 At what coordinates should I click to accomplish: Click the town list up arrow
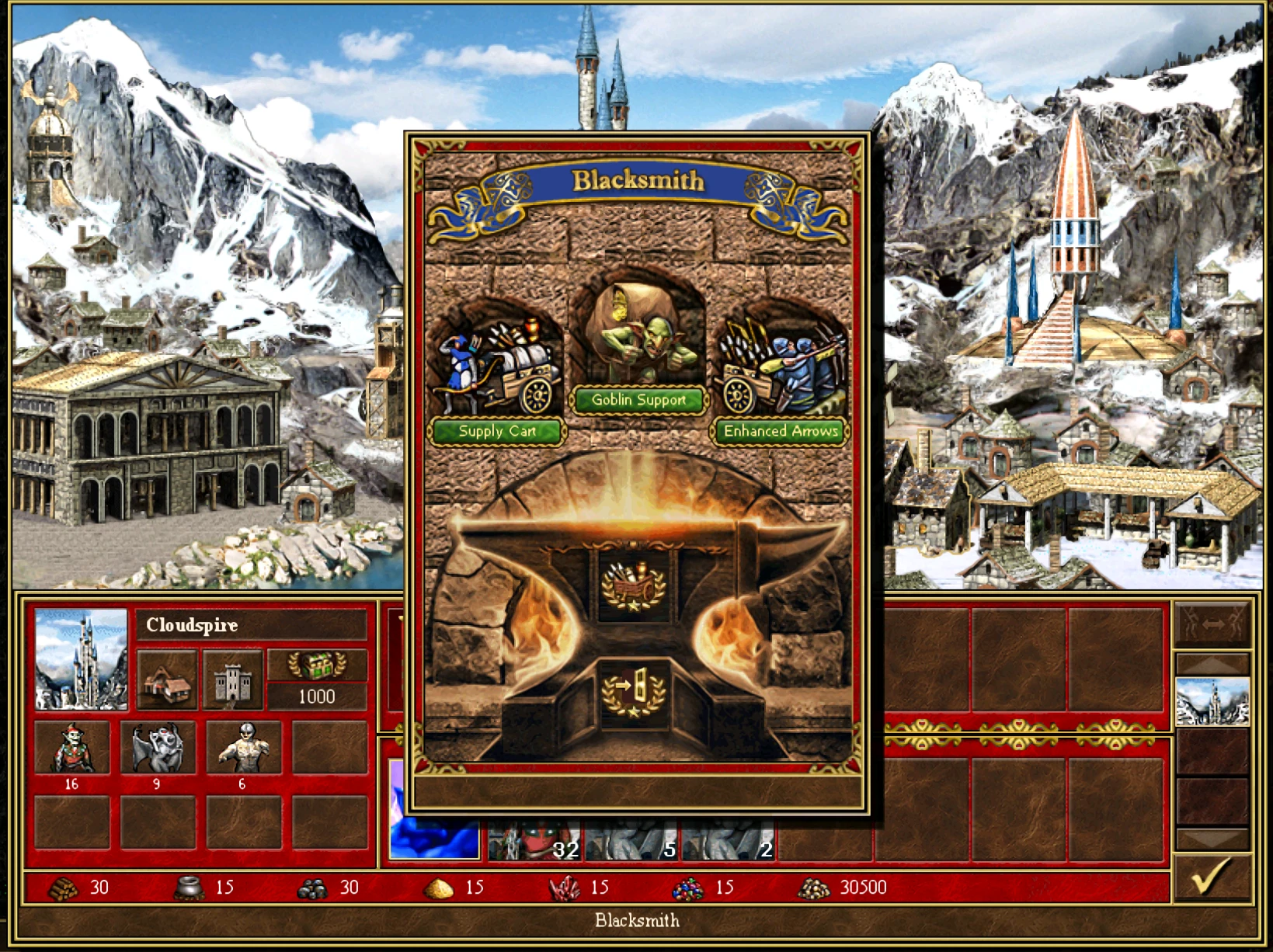tap(1212, 664)
